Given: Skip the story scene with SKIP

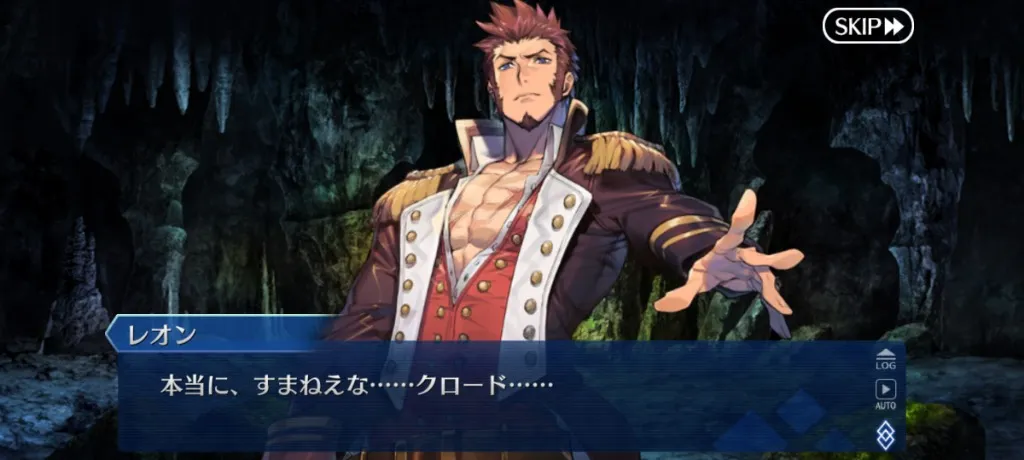Looking at the screenshot, I should (x=868, y=26).
